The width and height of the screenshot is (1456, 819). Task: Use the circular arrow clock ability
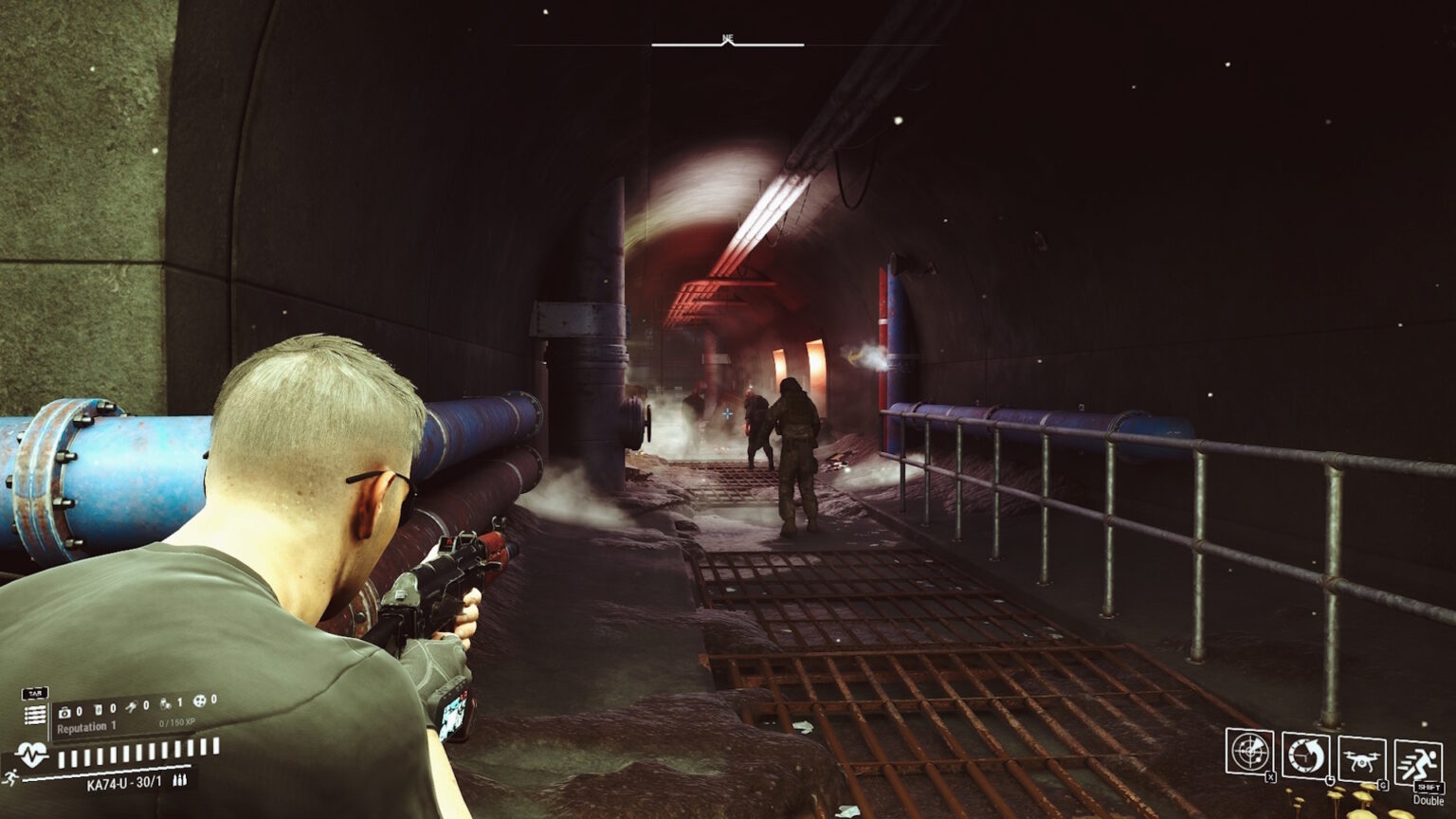(x=1305, y=755)
